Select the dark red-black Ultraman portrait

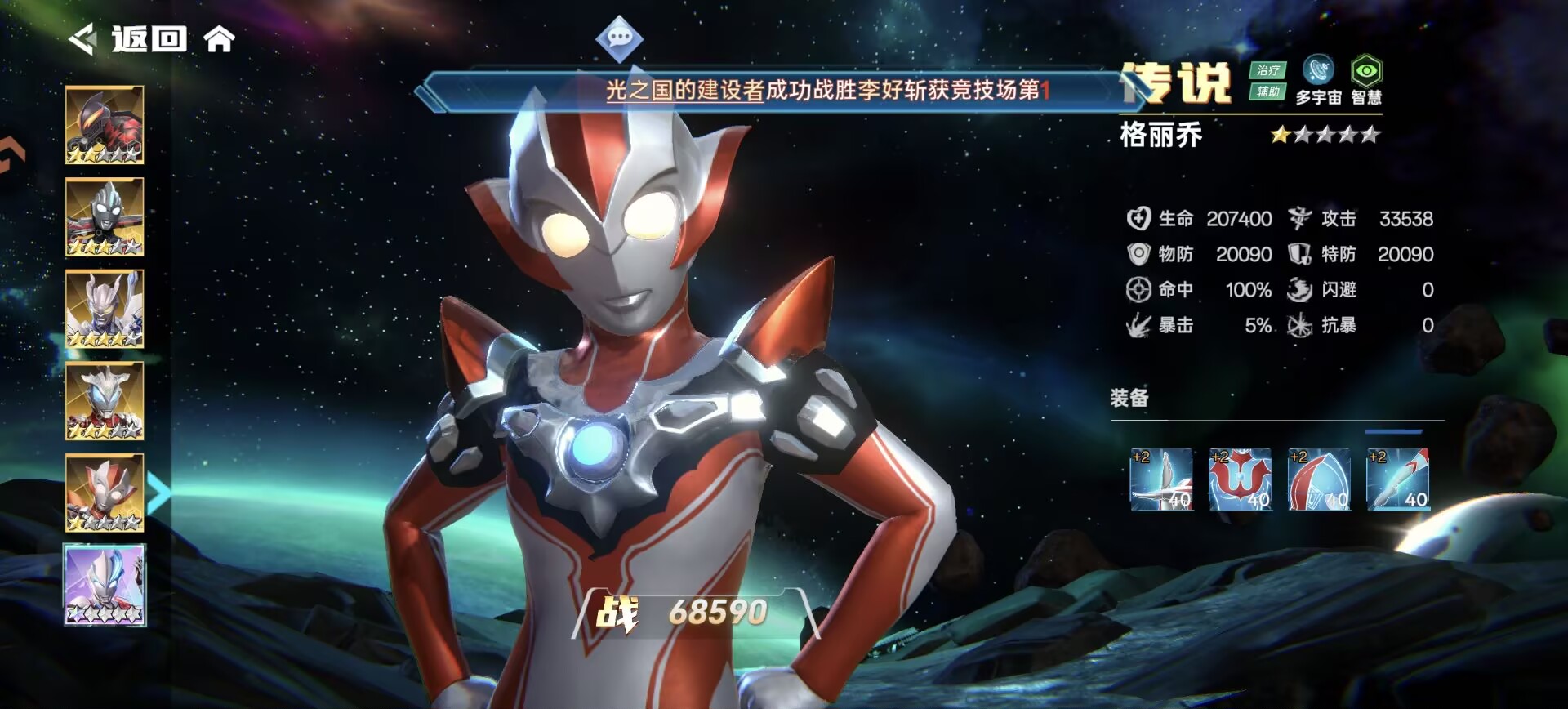(x=105, y=125)
